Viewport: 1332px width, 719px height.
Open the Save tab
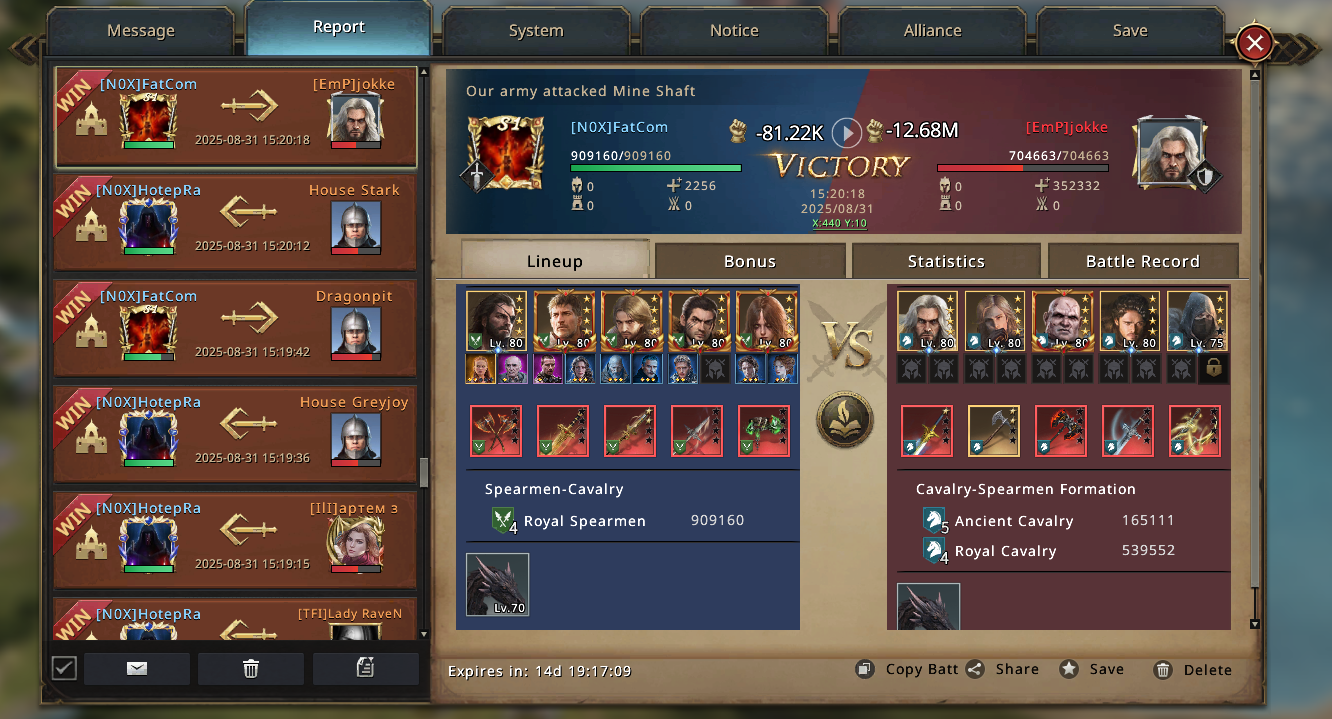[x=1130, y=31]
